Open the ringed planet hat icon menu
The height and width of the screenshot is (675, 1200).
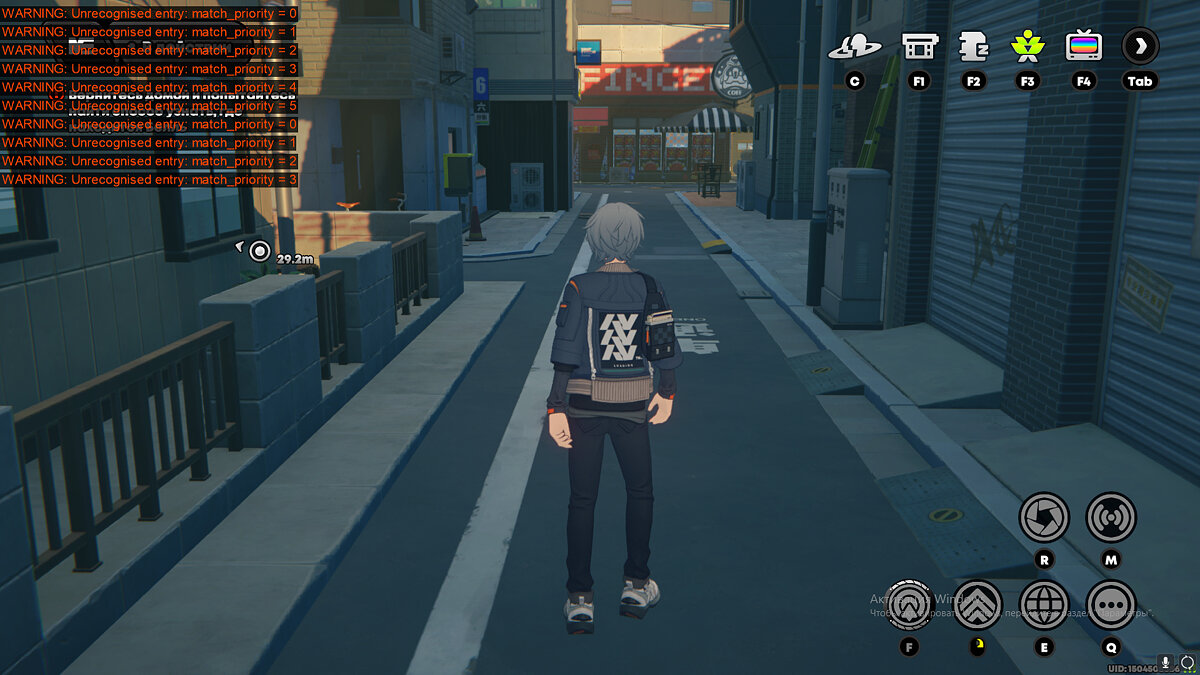tap(854, 46)
